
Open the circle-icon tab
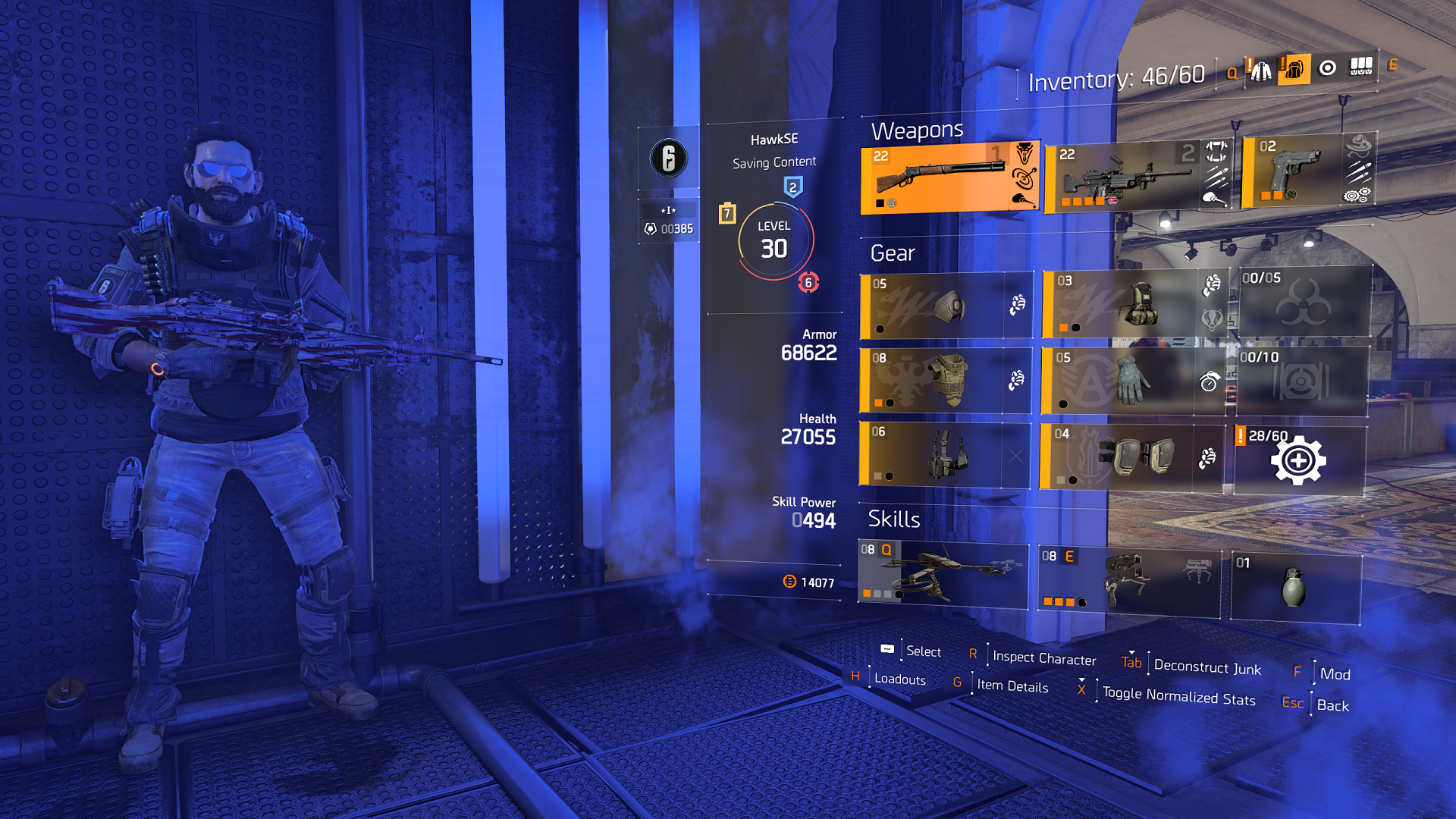tap(1328, 68)
